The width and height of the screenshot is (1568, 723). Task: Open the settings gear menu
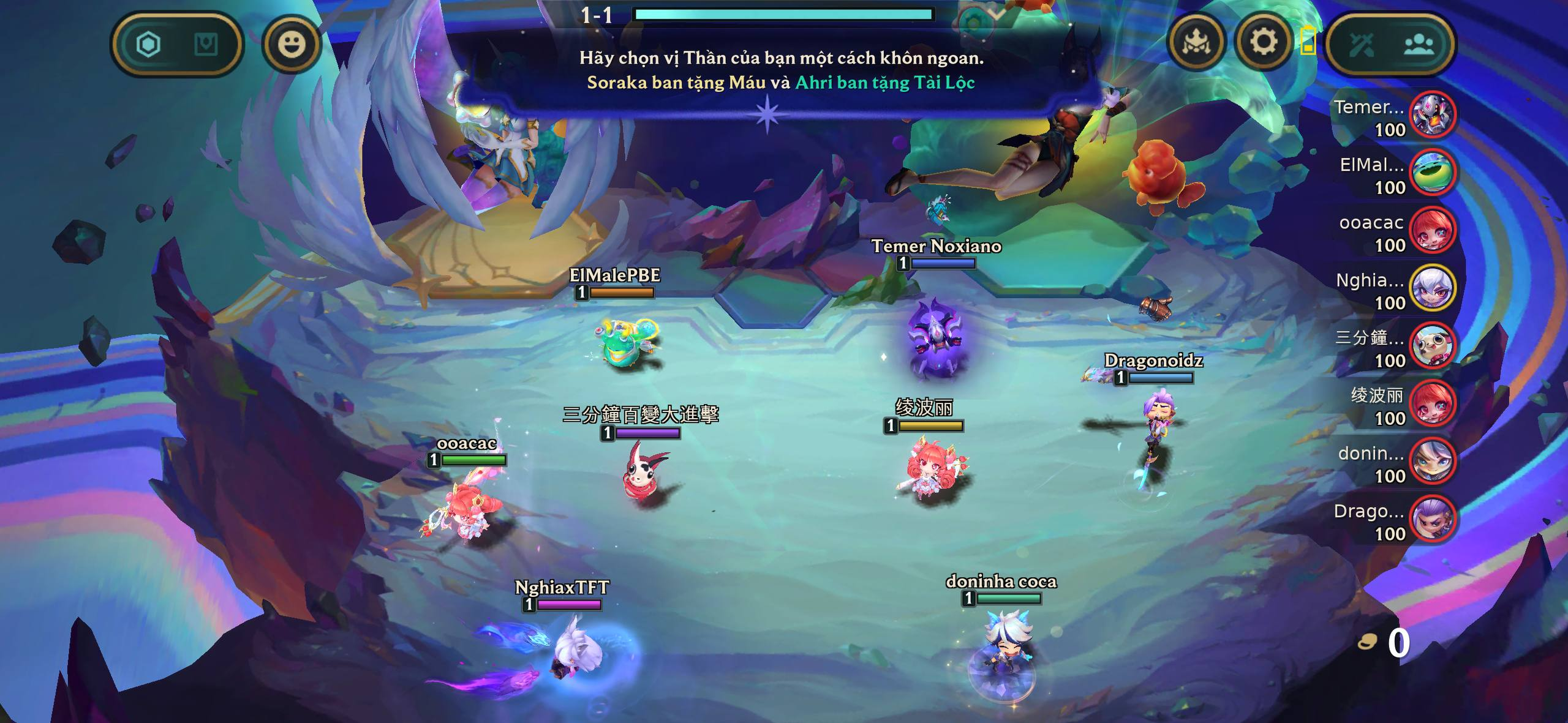point(1263,43)
